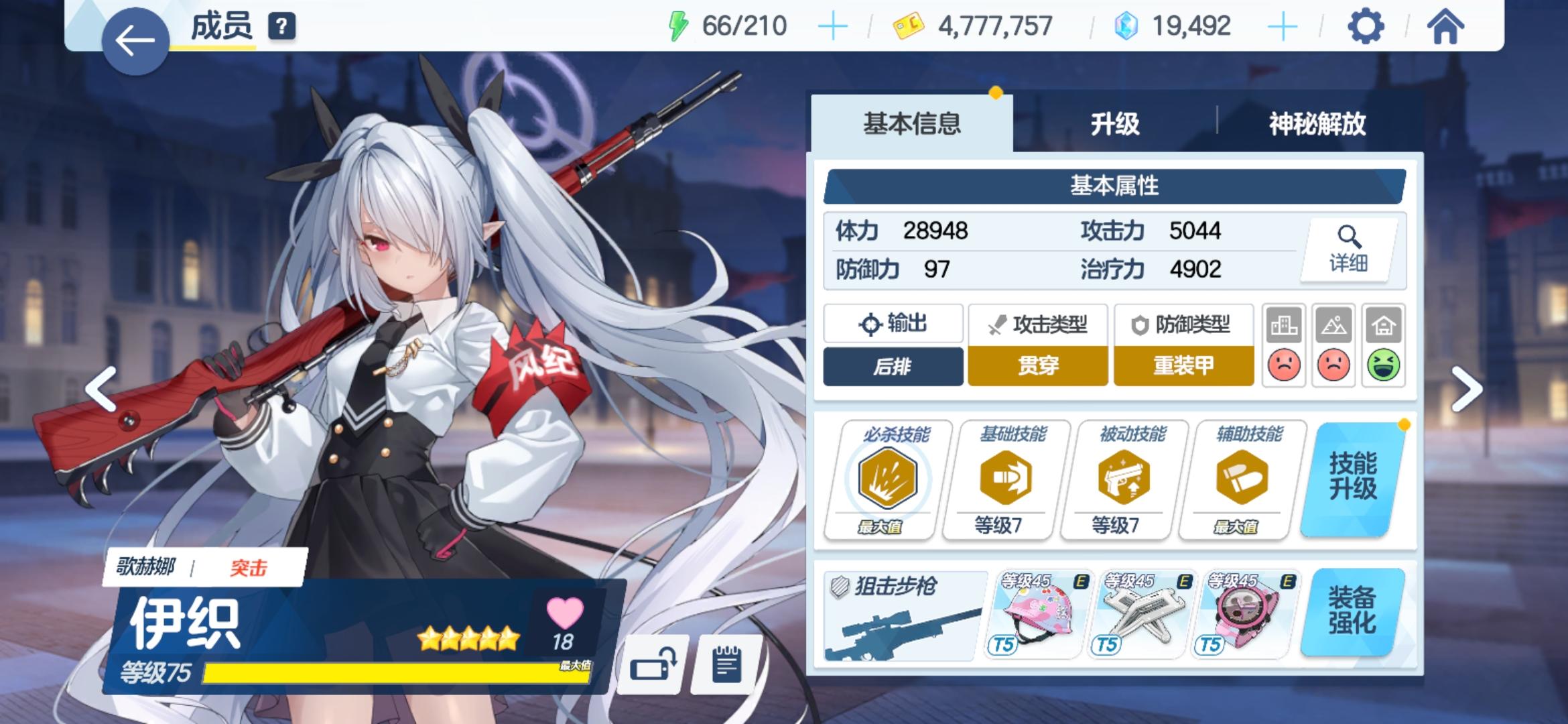Viewport: 1568px width, 724px height.
Task: Open the settings gear icon
Action: point(1367,27)
